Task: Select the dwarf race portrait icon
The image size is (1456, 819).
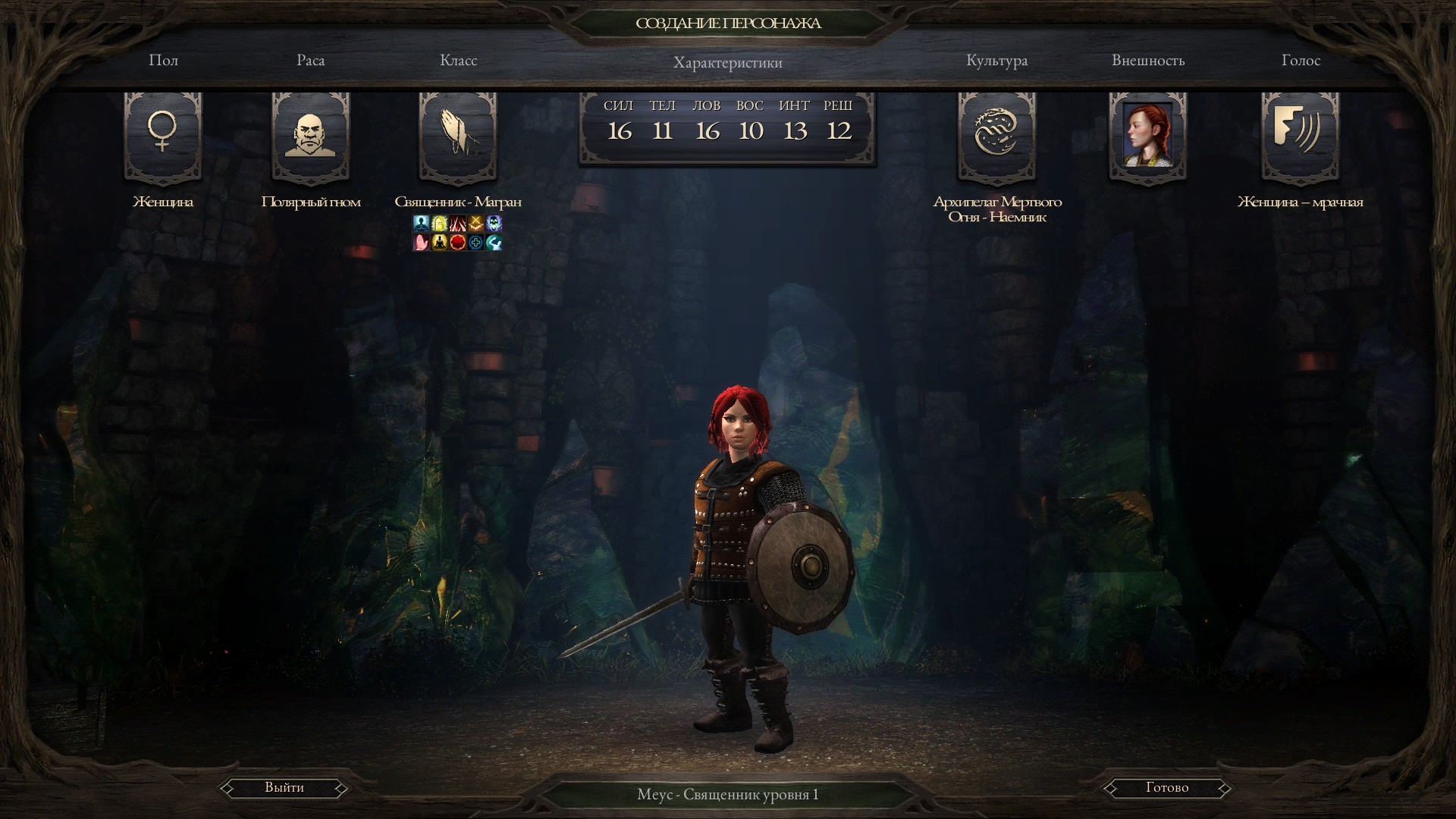Action: pyautogui.click(x=310, y=135)
